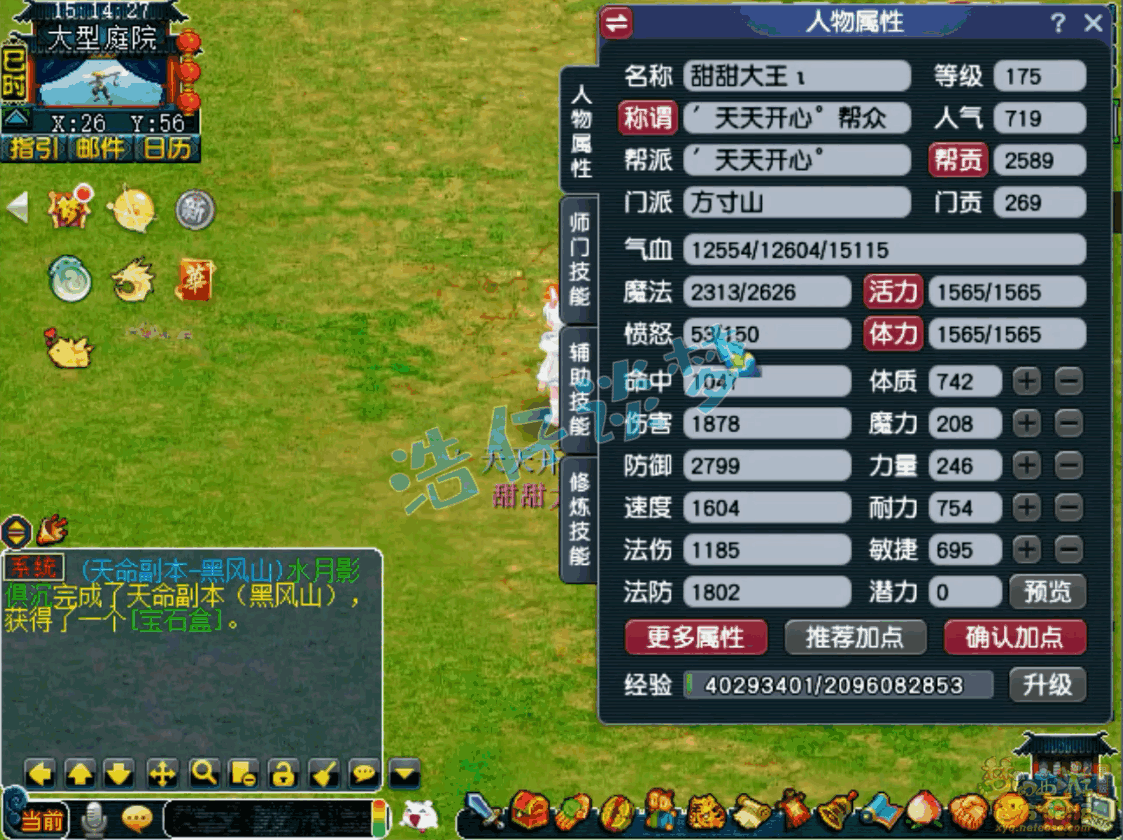
Task: Open the 辅助技能 tab
Action: [580, 391]
